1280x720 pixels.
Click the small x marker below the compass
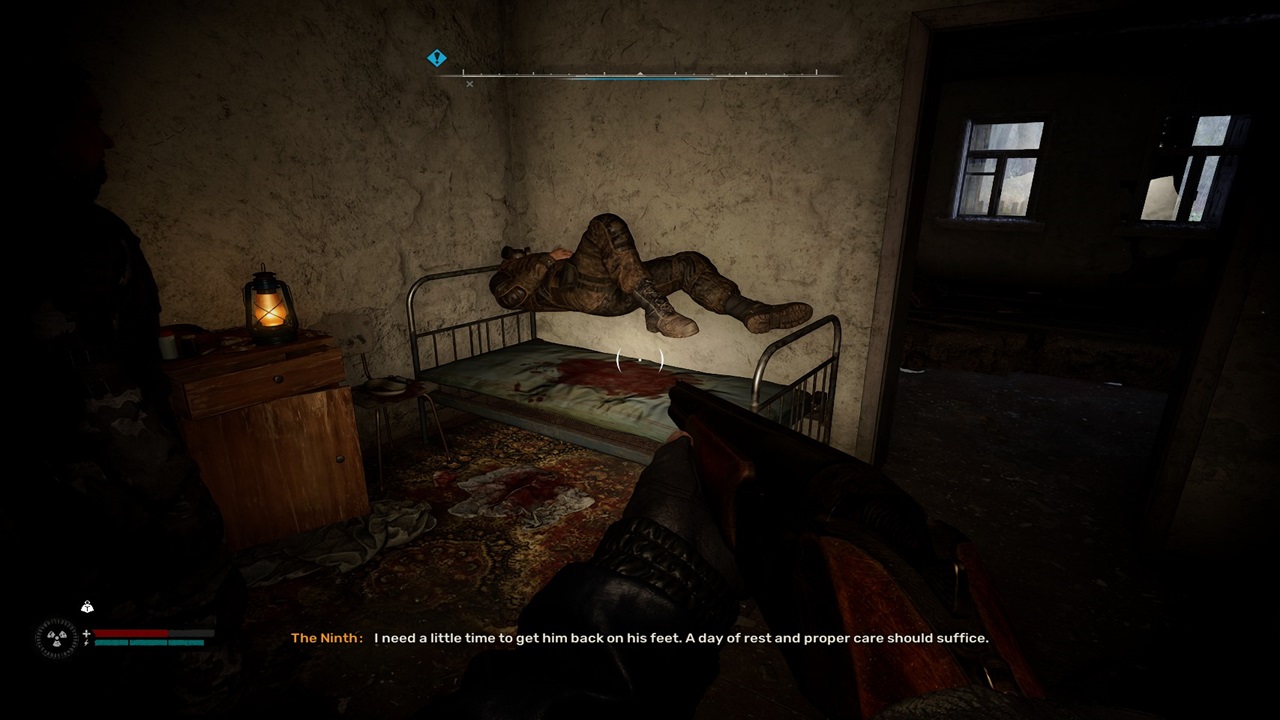tap(469, 84)
